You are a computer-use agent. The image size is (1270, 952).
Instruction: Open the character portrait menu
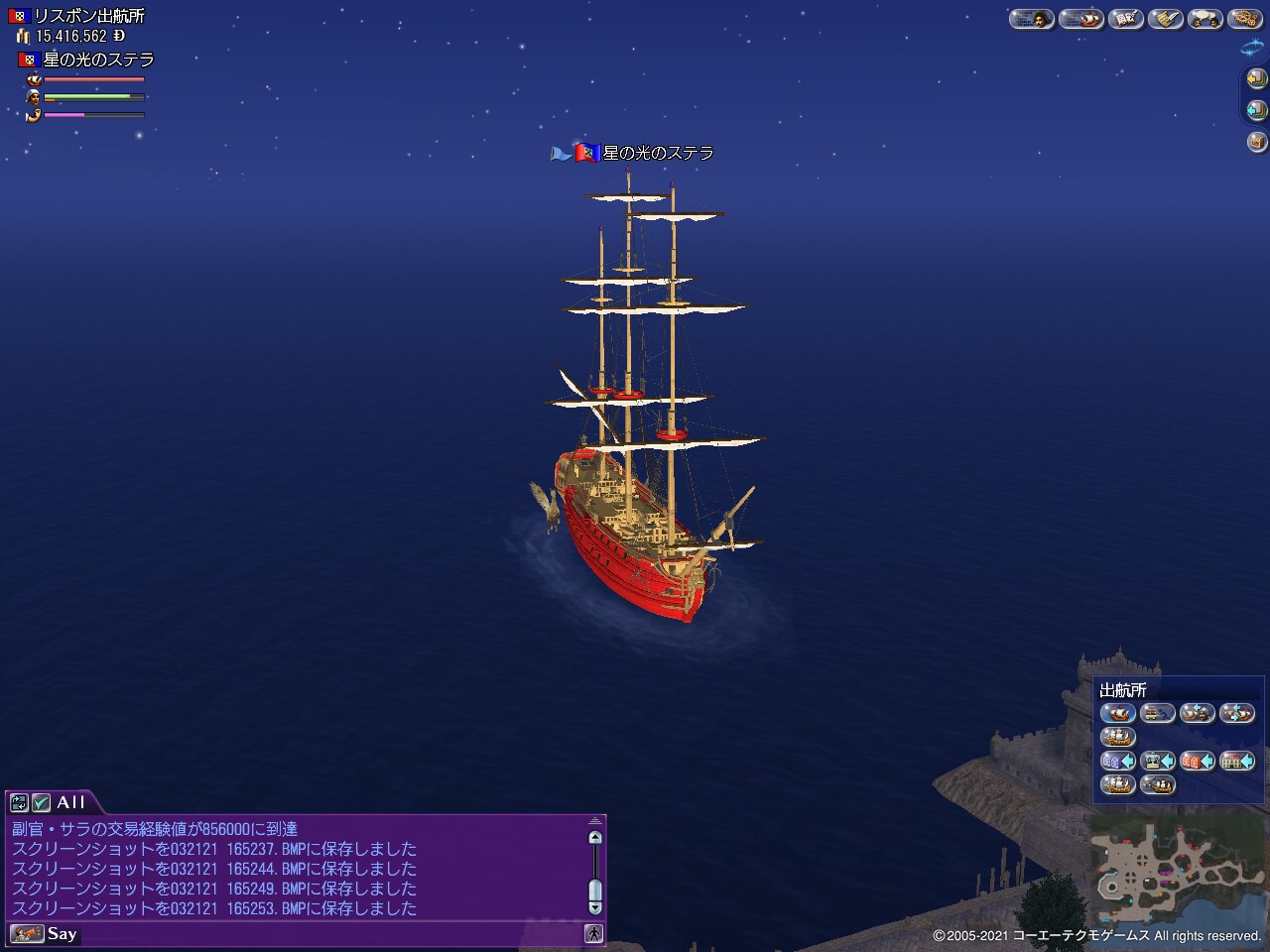point(1031,19)
